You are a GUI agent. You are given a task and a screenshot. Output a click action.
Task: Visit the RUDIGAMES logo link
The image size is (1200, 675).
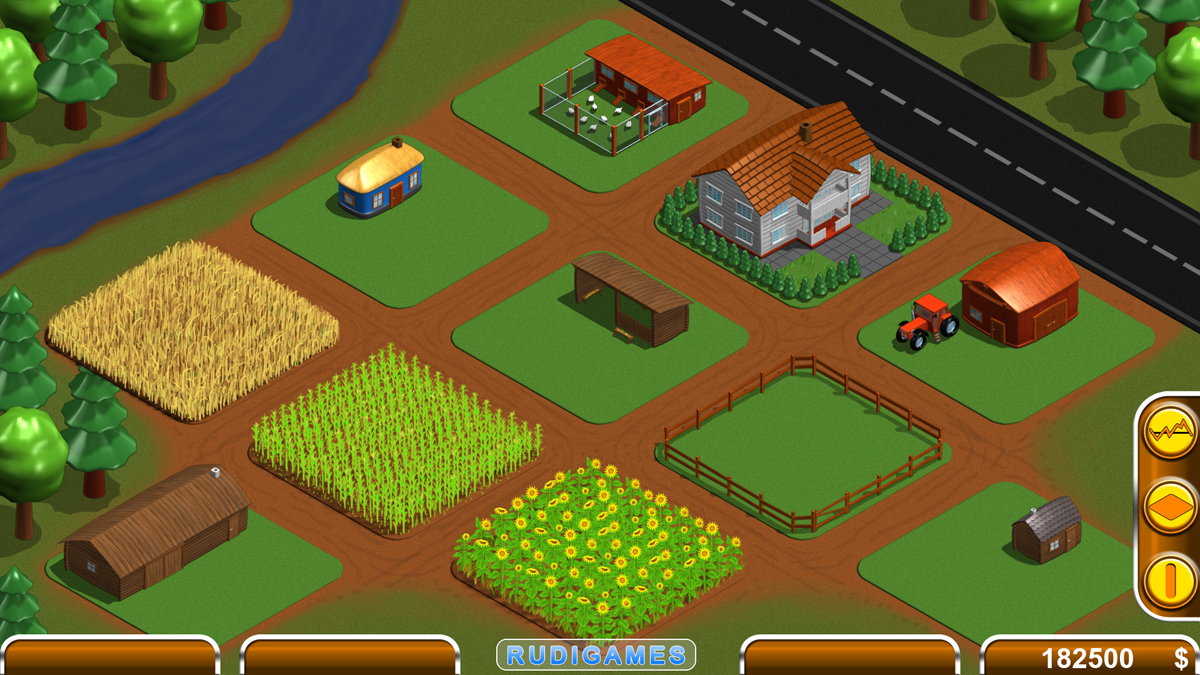coord(596,655)
